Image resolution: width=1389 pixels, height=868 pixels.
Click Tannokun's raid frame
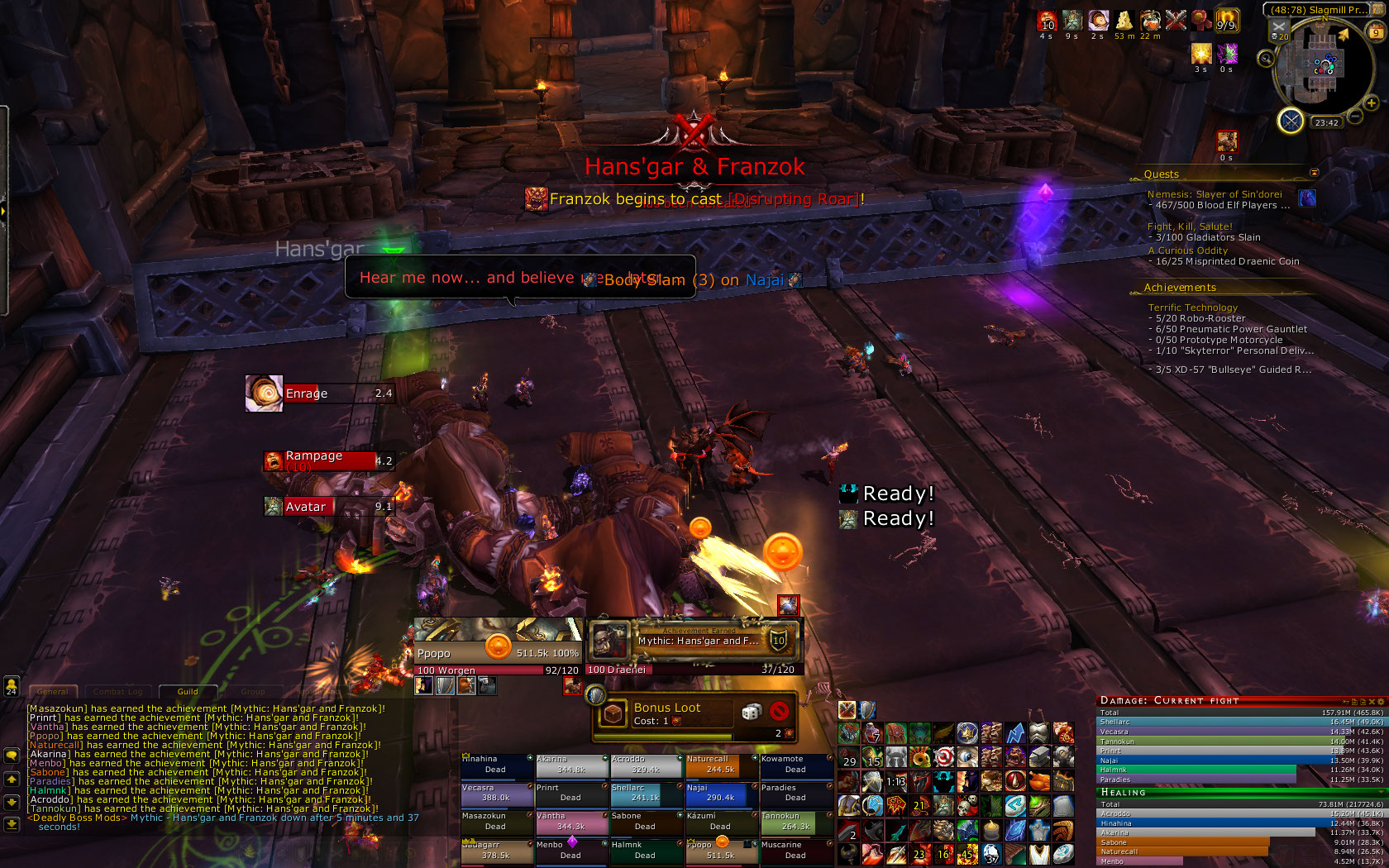795,822
